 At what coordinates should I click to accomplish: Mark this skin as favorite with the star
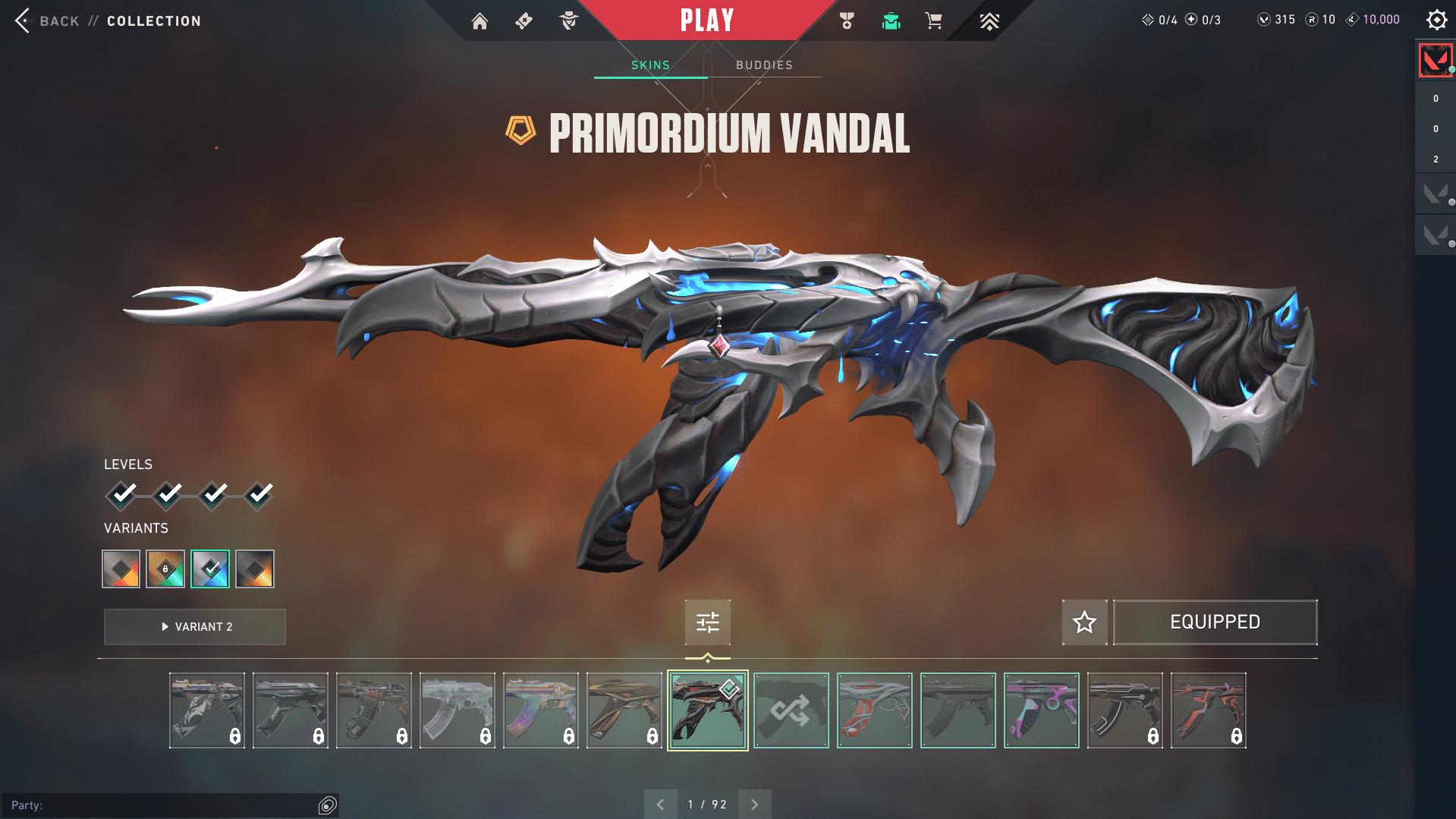pyautogui.click(x=1084, y=622)
